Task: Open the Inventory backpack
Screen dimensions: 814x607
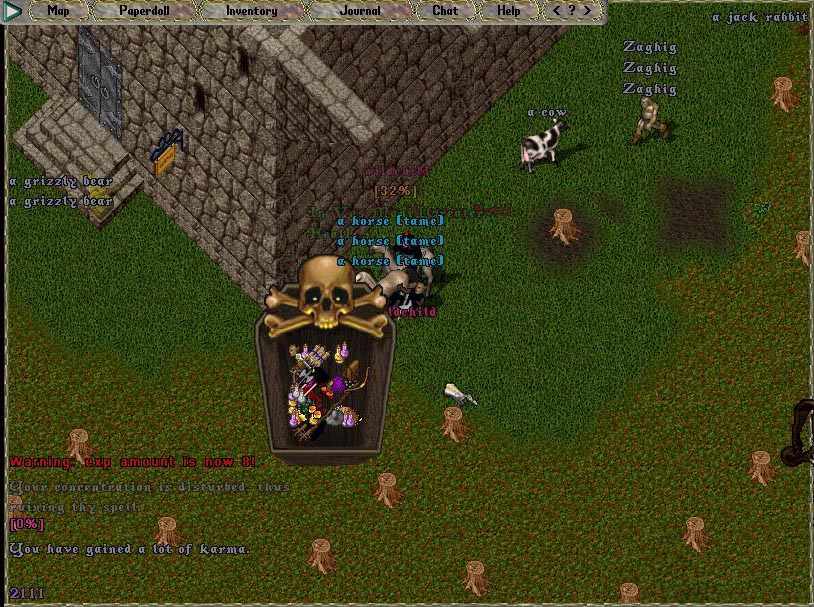Action: point(251,11)
